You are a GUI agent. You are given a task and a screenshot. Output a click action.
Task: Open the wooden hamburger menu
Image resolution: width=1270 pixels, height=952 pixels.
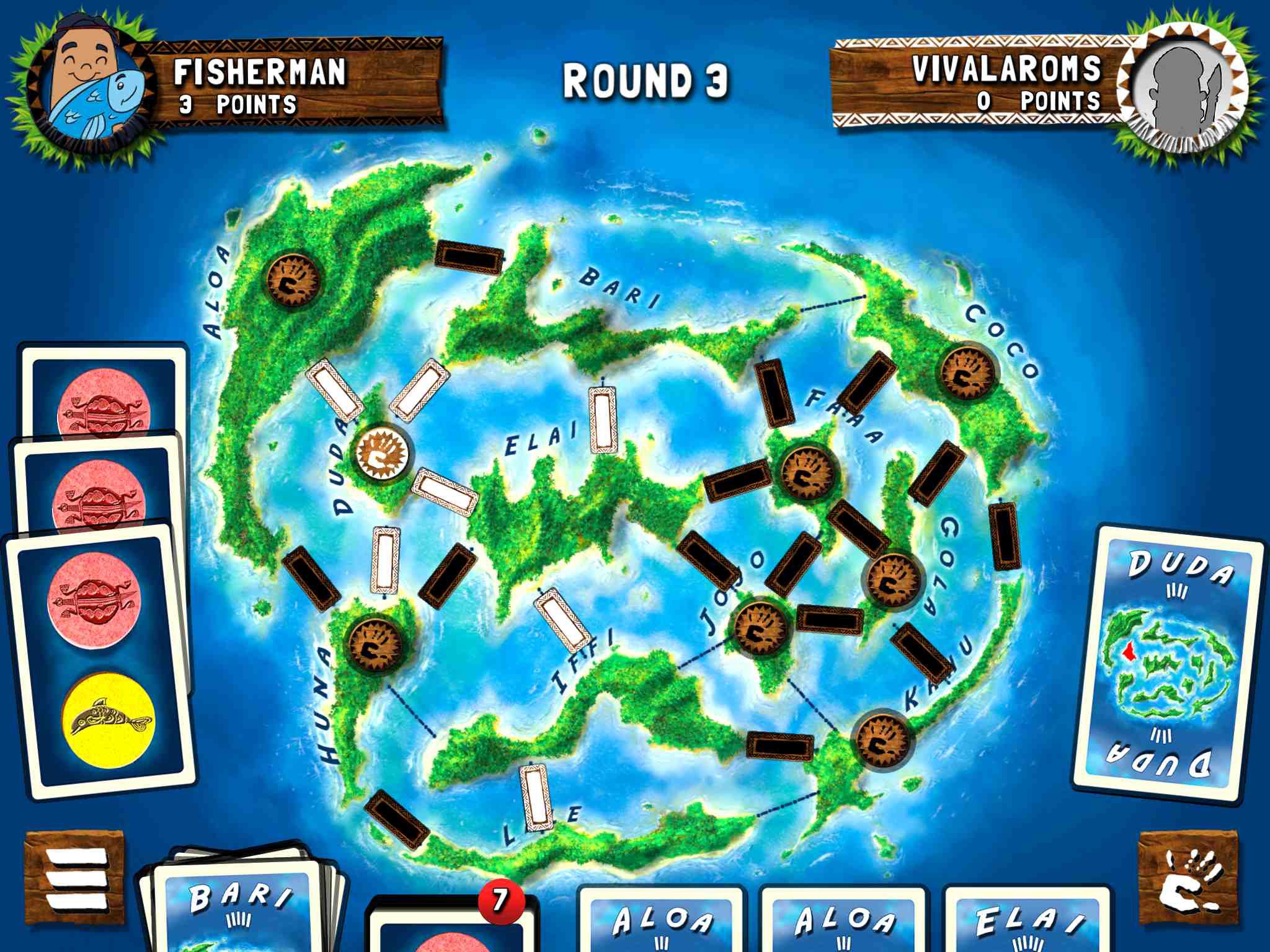click(74, 880)
